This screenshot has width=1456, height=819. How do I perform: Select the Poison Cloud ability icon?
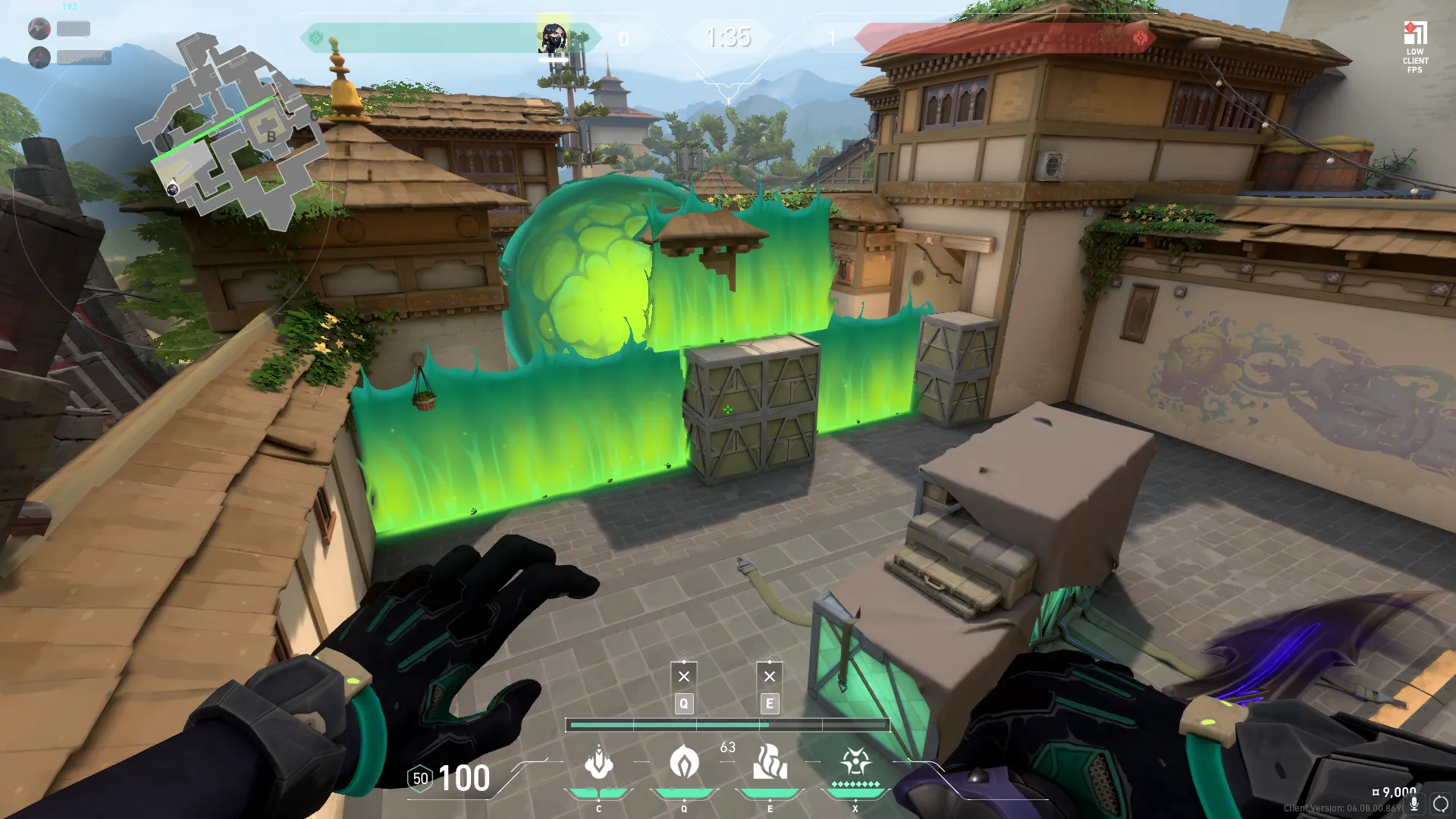click(684, 762)
